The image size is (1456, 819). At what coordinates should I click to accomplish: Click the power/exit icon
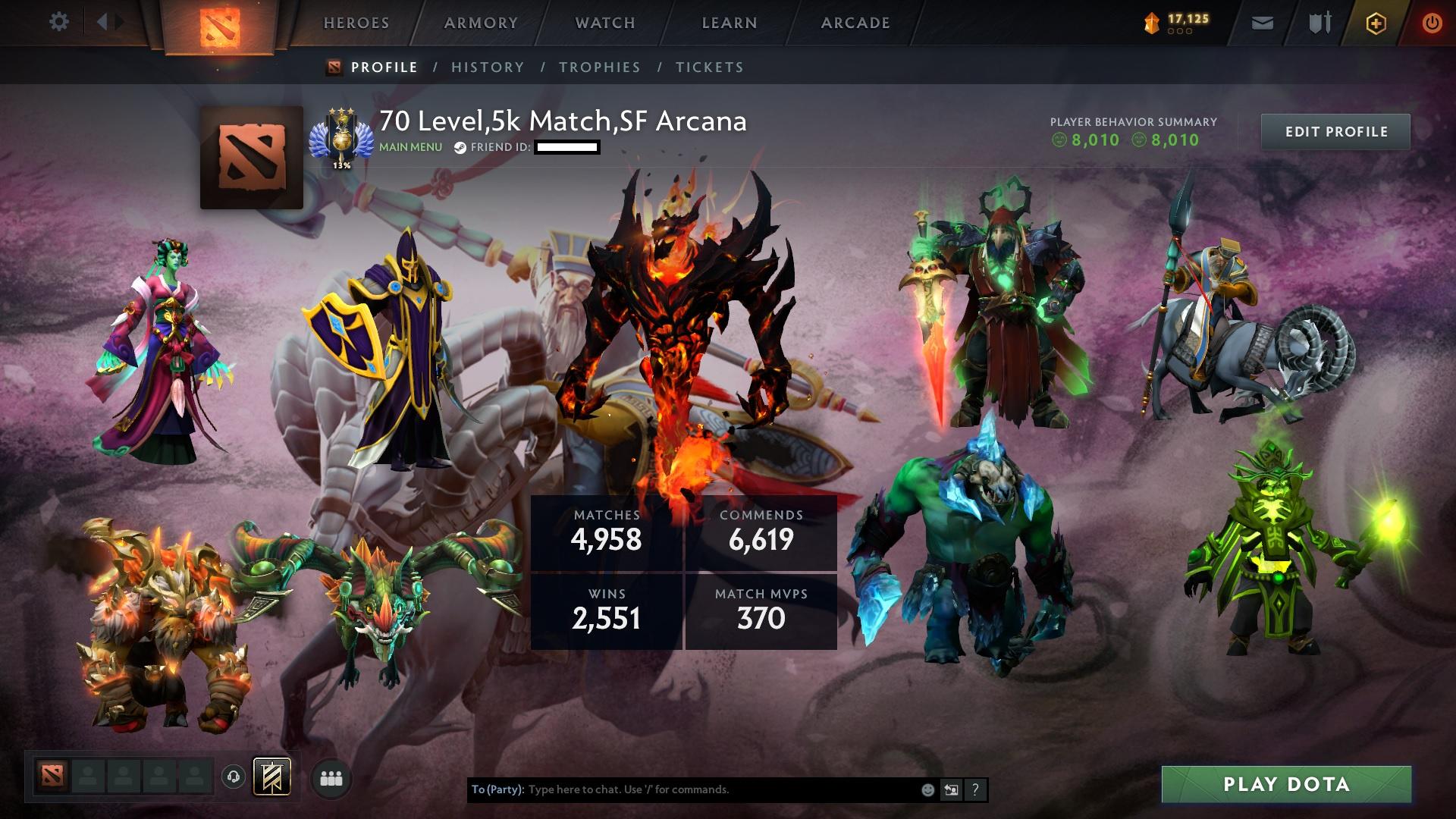1432,23
